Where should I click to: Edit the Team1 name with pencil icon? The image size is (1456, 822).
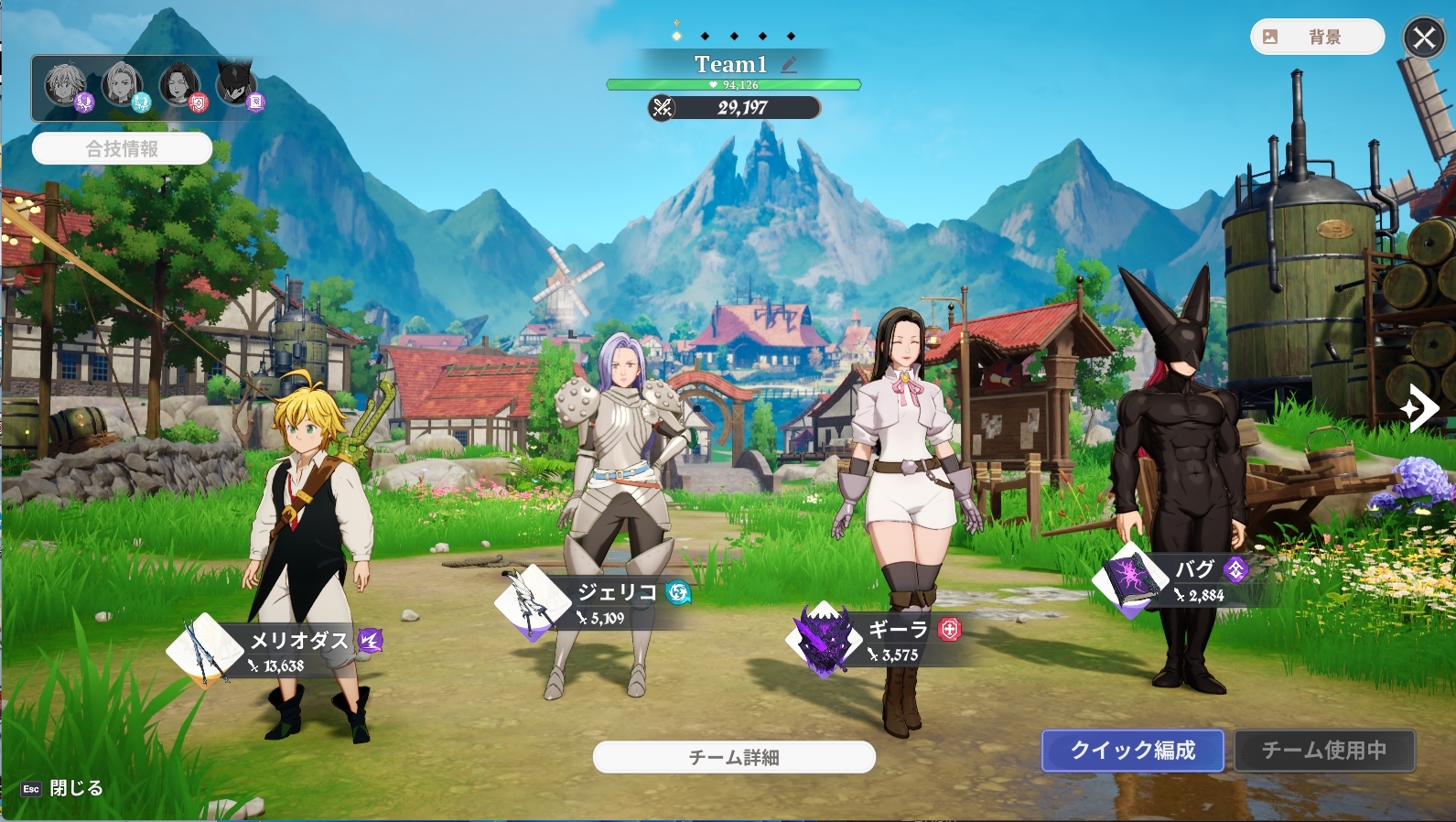[x=789, y=64]
